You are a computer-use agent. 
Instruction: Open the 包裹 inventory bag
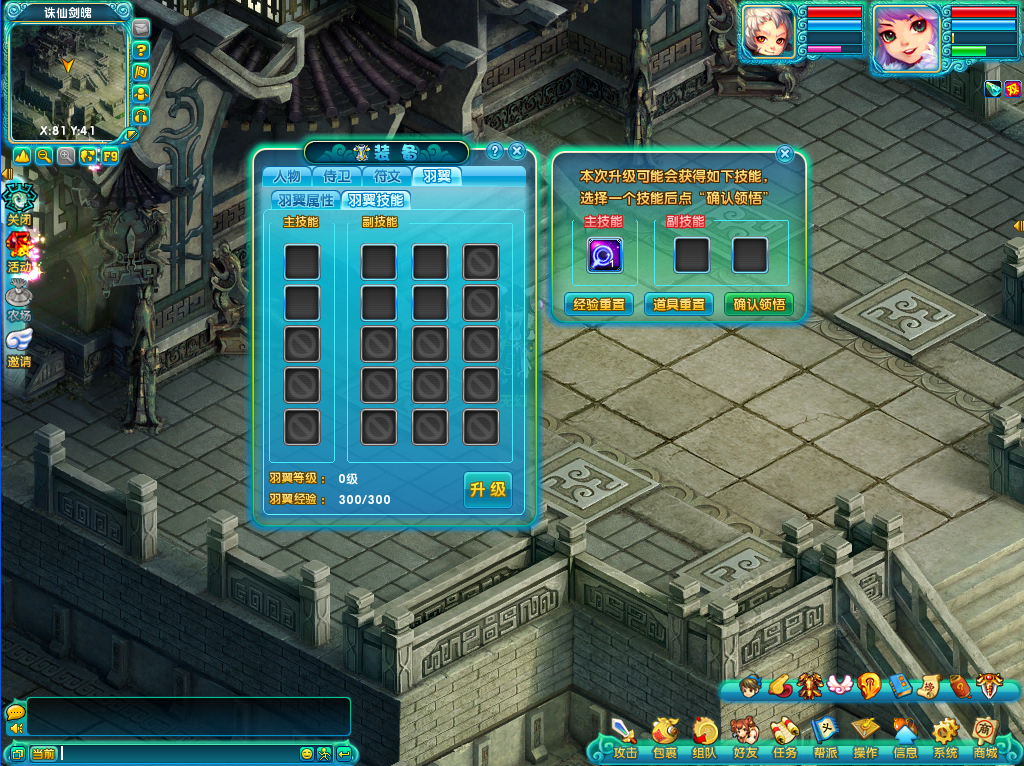(x=665, y=738)
